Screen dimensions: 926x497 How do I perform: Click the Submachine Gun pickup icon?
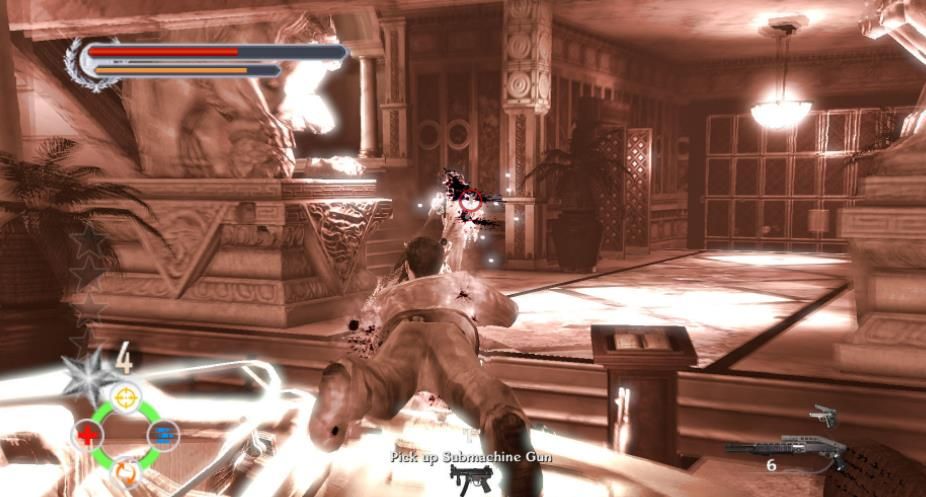coord(464,480)
